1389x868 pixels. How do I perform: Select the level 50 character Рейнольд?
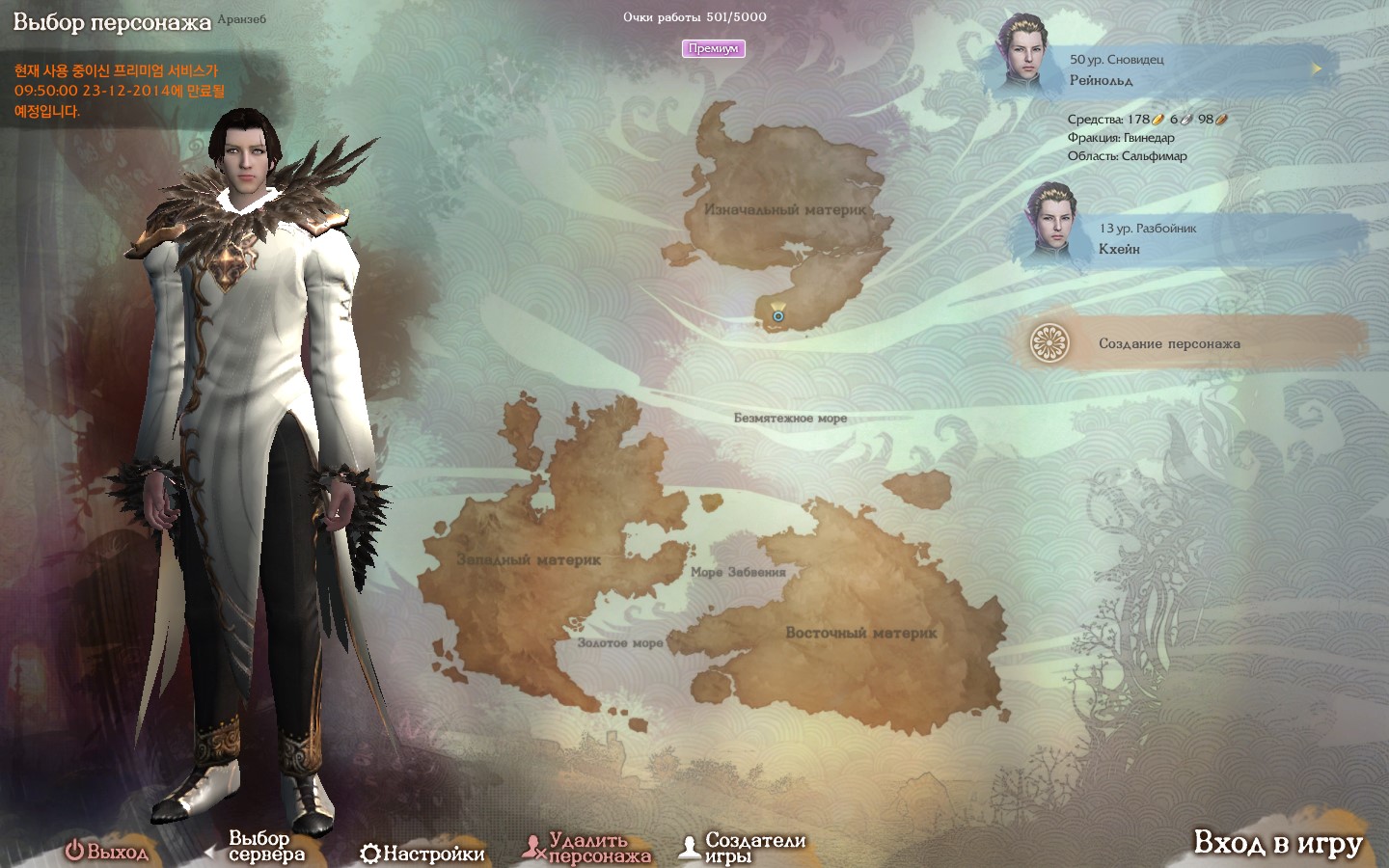pyautogui.click(x=1157, y=69)
